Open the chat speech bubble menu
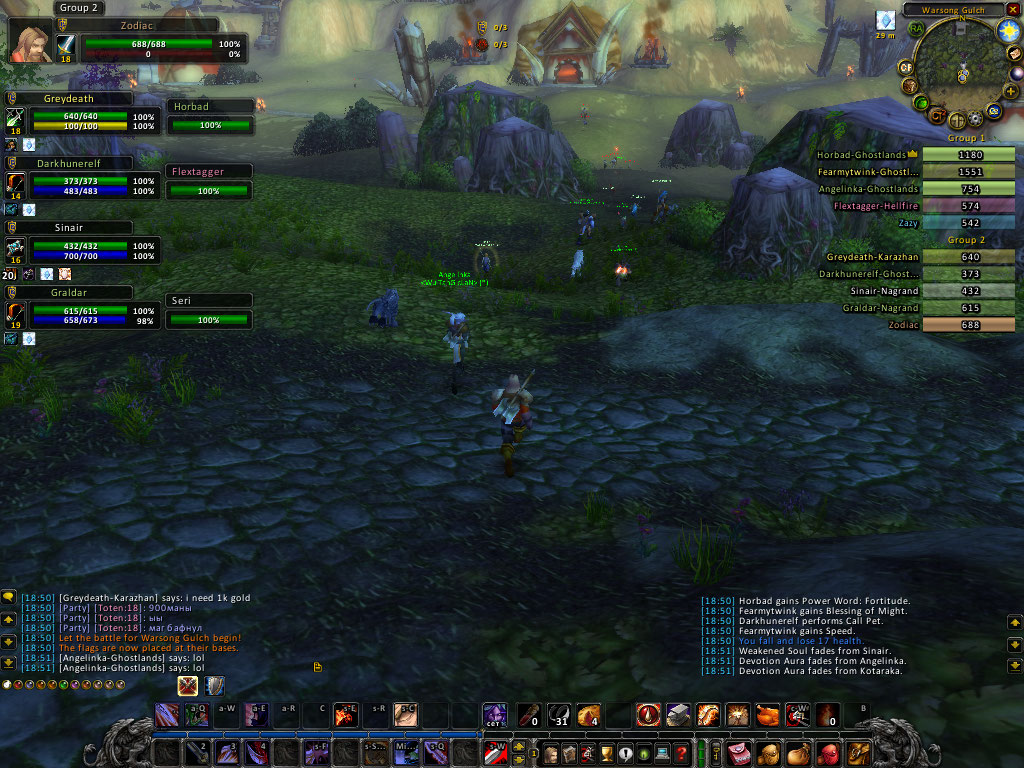This screenshot has height=768, width=1024. pyautogui.click(x=8, y=597)
